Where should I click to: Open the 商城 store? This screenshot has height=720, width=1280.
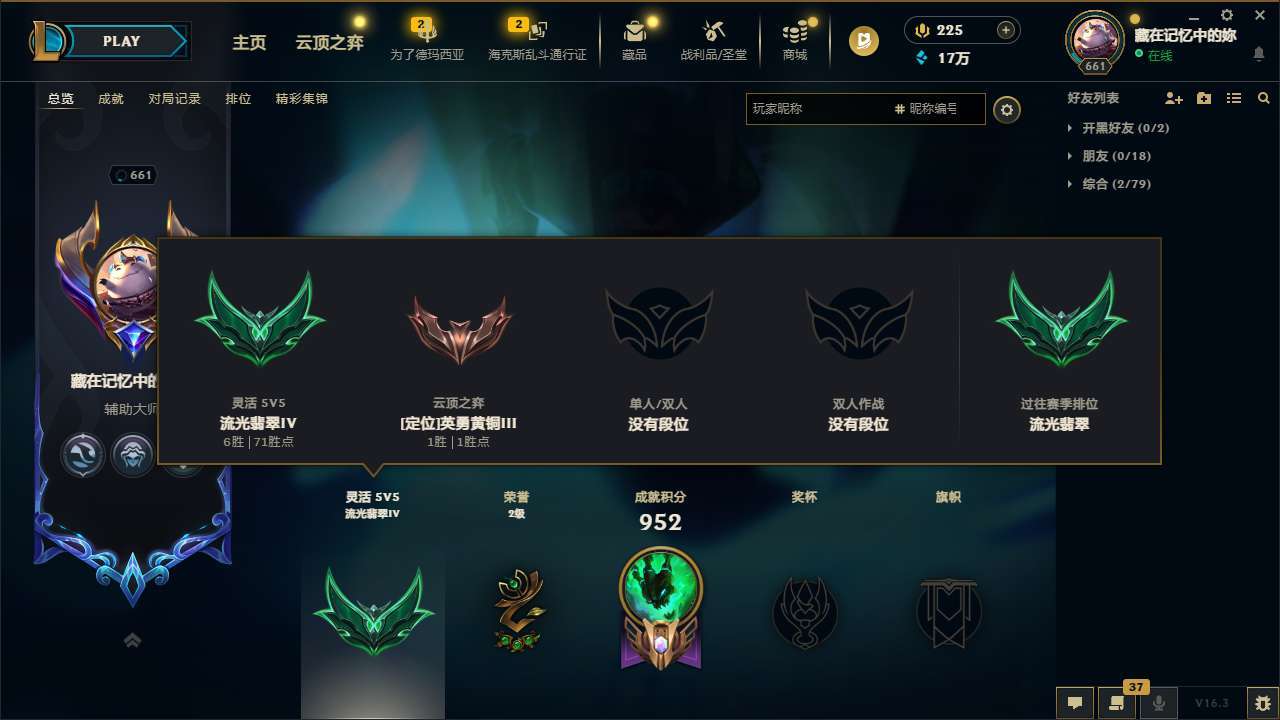pyautogui.click(x=795, y=40)
